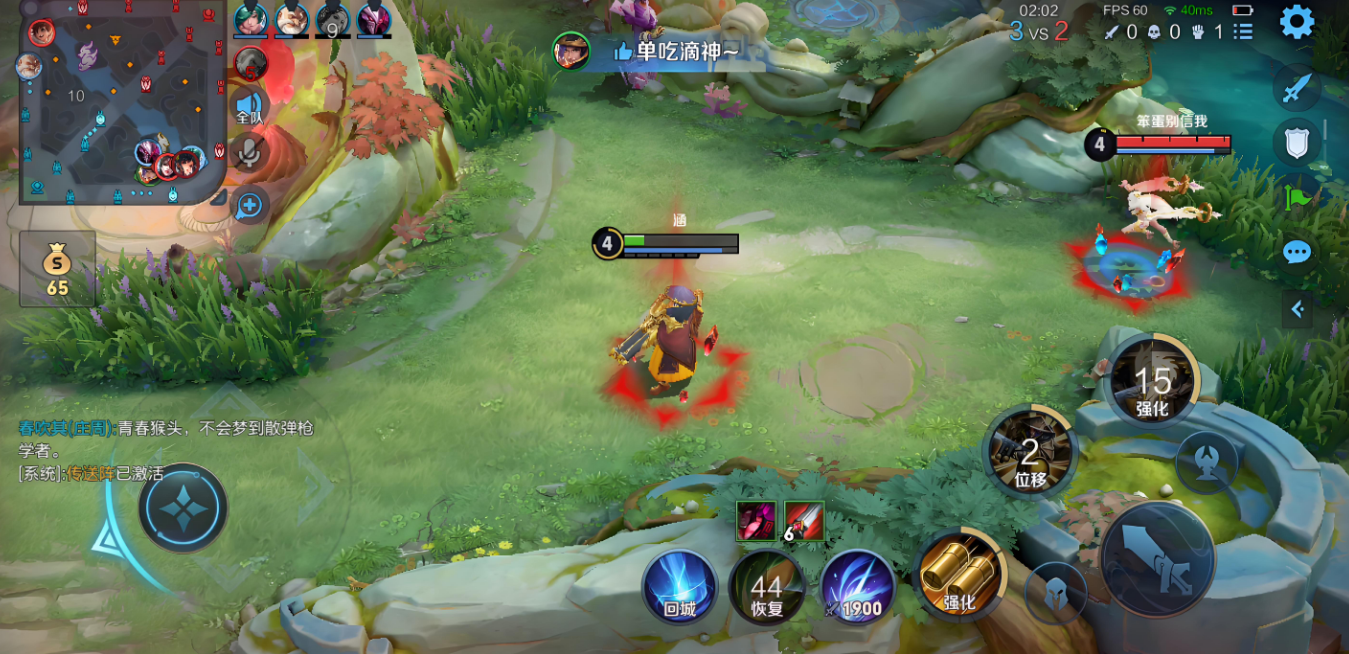Screen dimensions: 1349x654
Task: Tap the 强化 skill showing cooldown 15
Action: click(1152, 381)
